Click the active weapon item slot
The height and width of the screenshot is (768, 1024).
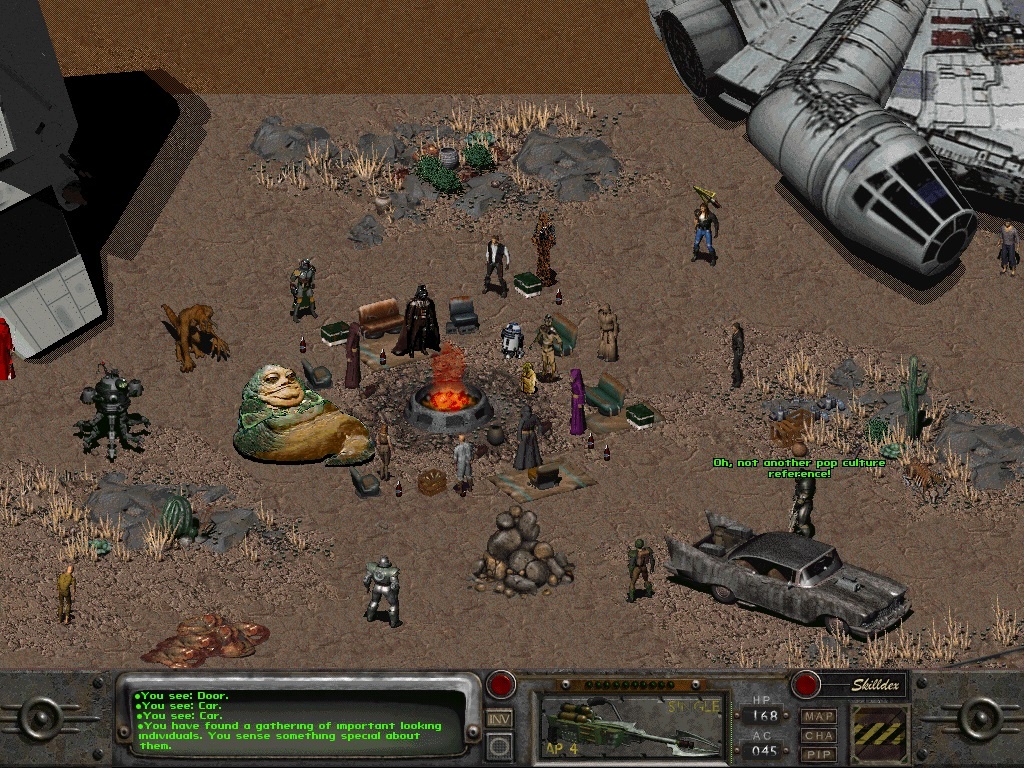630,723
